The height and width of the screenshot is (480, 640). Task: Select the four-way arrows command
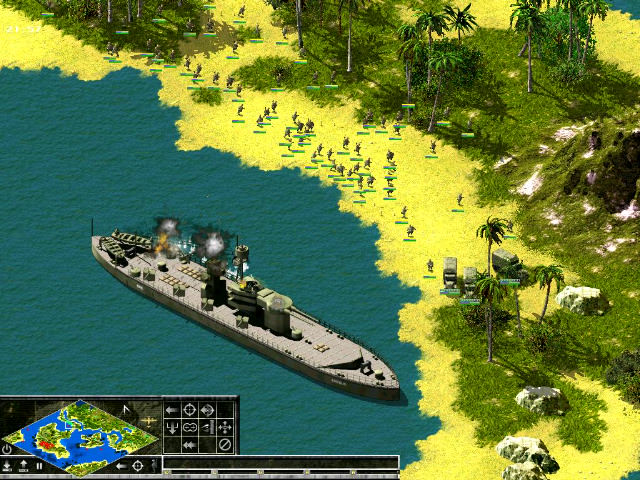coord(225,427)
